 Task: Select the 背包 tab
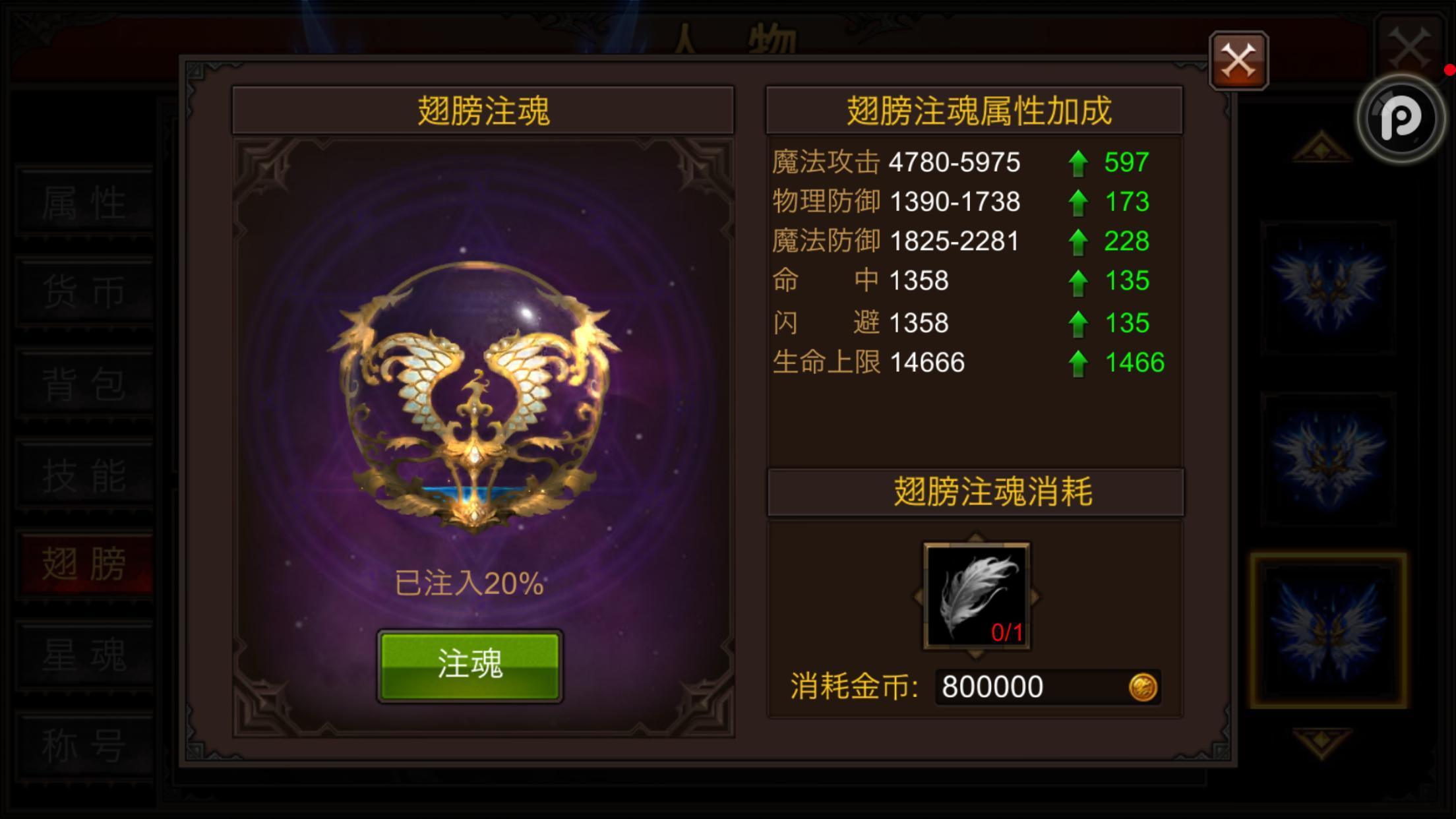pyautogui.click(x=84, y=382)
